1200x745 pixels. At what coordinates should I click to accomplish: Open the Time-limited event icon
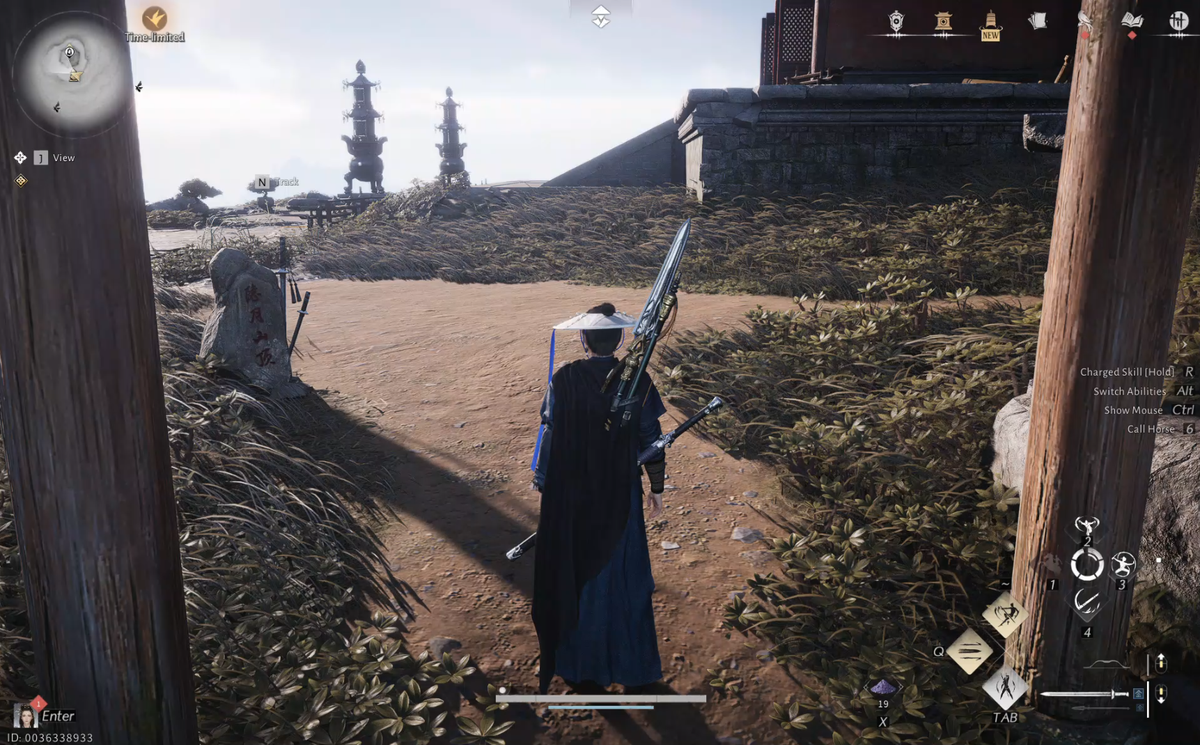pyautogui.click(x=154, y=19)
